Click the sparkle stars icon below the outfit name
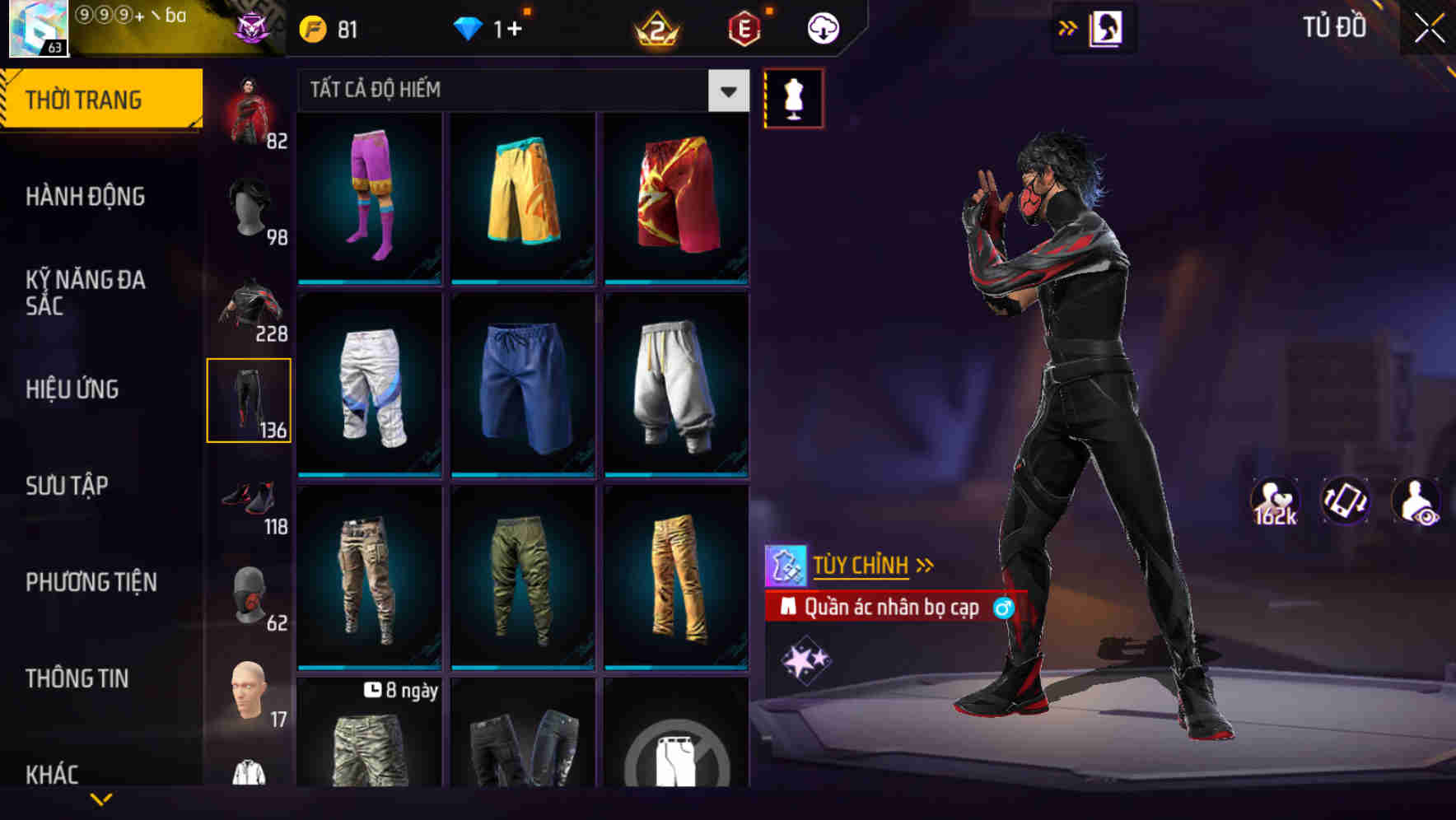This screenshot has width=1456, height=820. pyautogui.click(x=803, y=659)
